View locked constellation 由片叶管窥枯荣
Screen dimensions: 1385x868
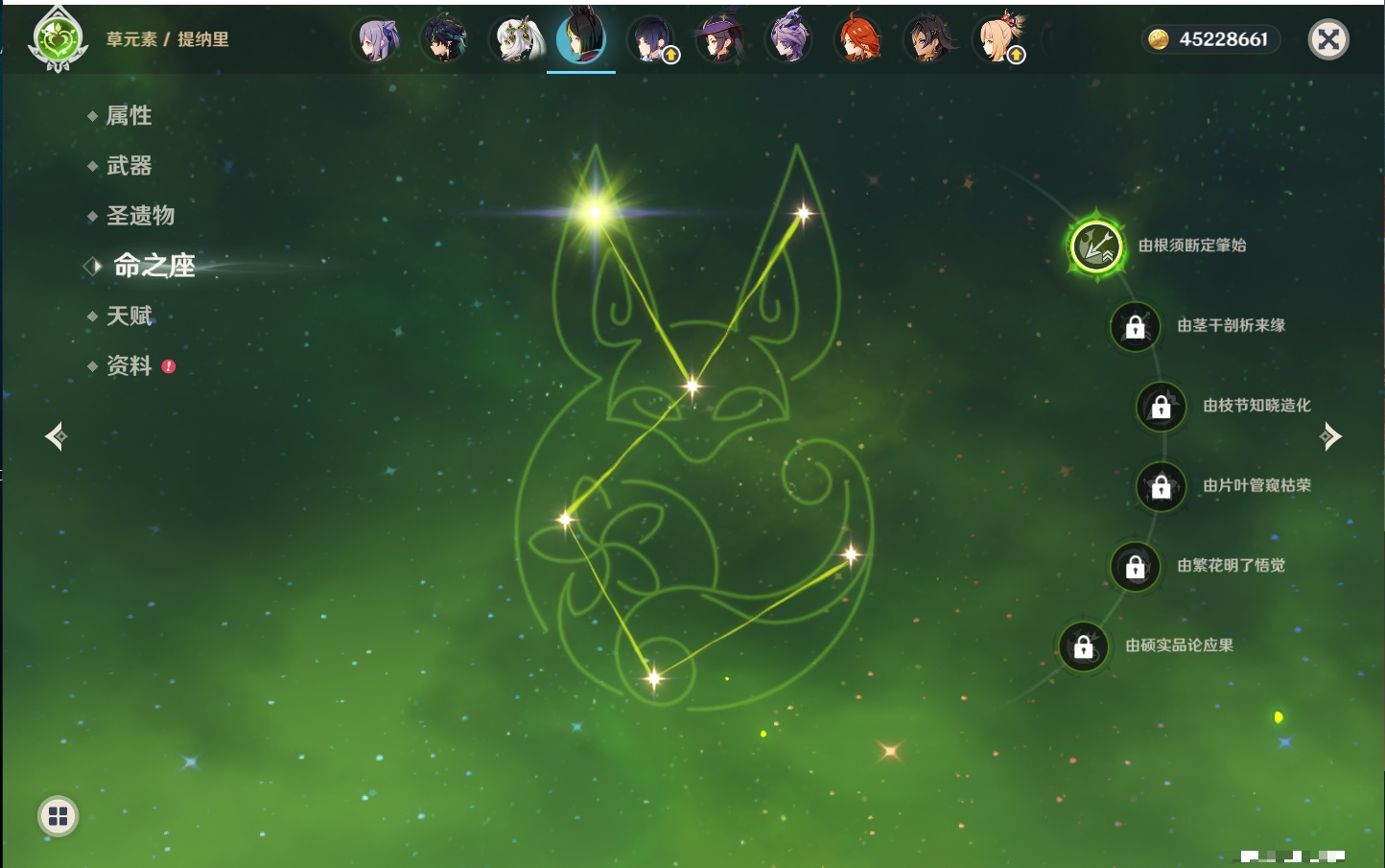coord(1161,486)
